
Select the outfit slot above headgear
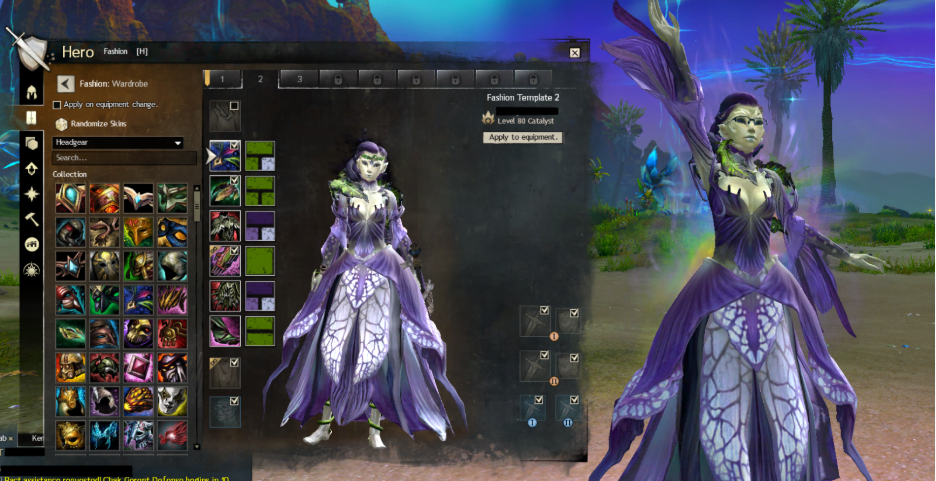(224, 116)
